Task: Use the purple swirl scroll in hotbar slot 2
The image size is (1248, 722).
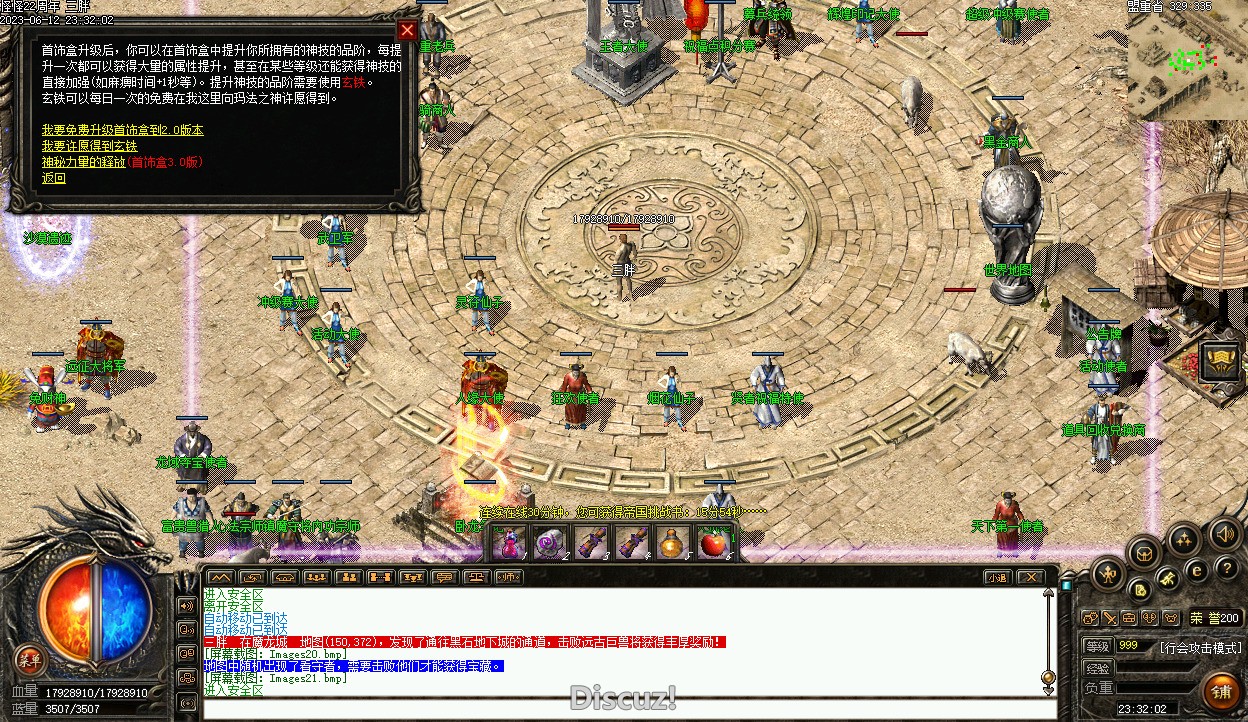Action: 548,543
